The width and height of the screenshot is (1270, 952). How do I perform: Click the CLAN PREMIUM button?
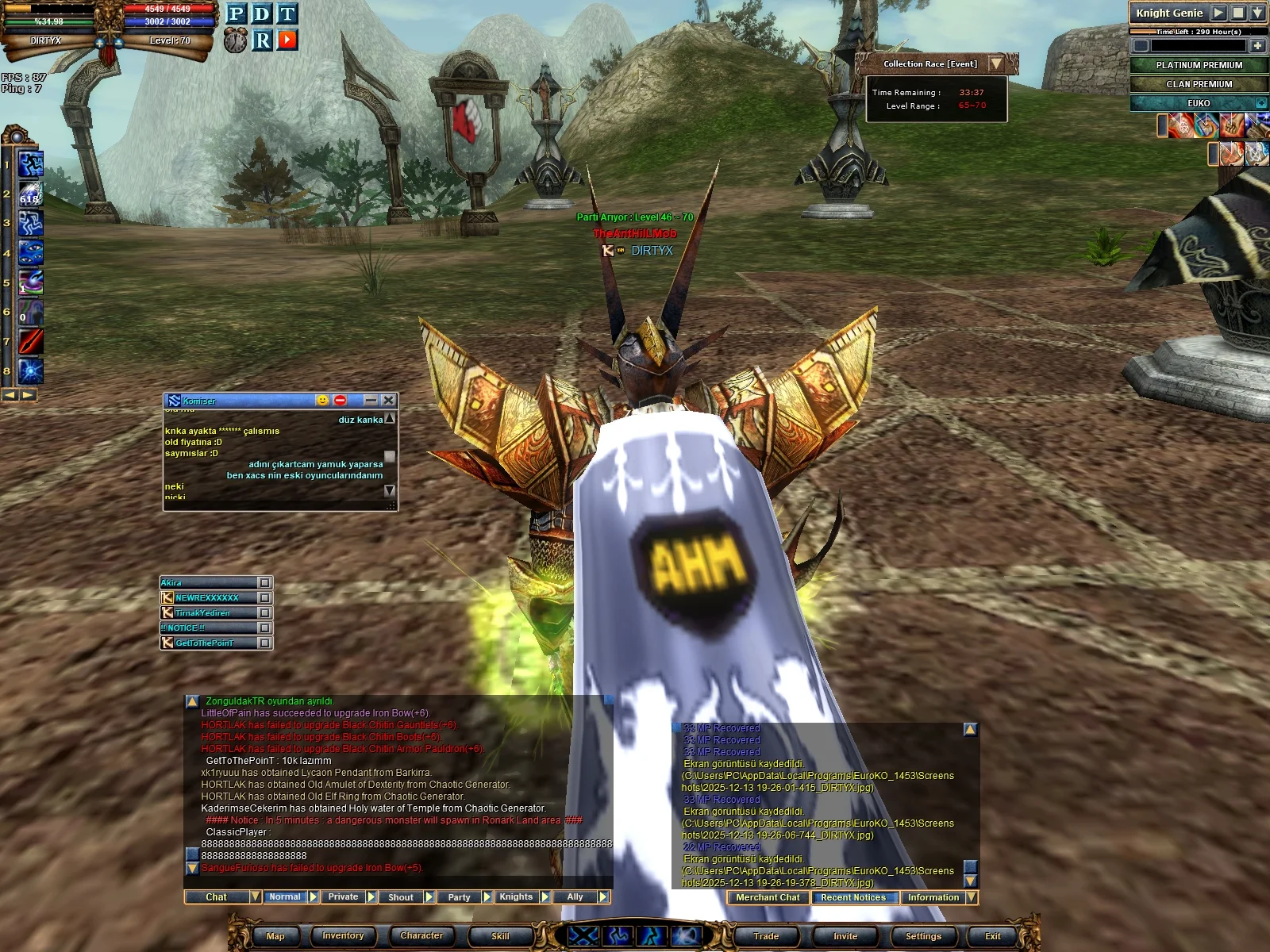pyautogui.click(x=1199, y=84)
